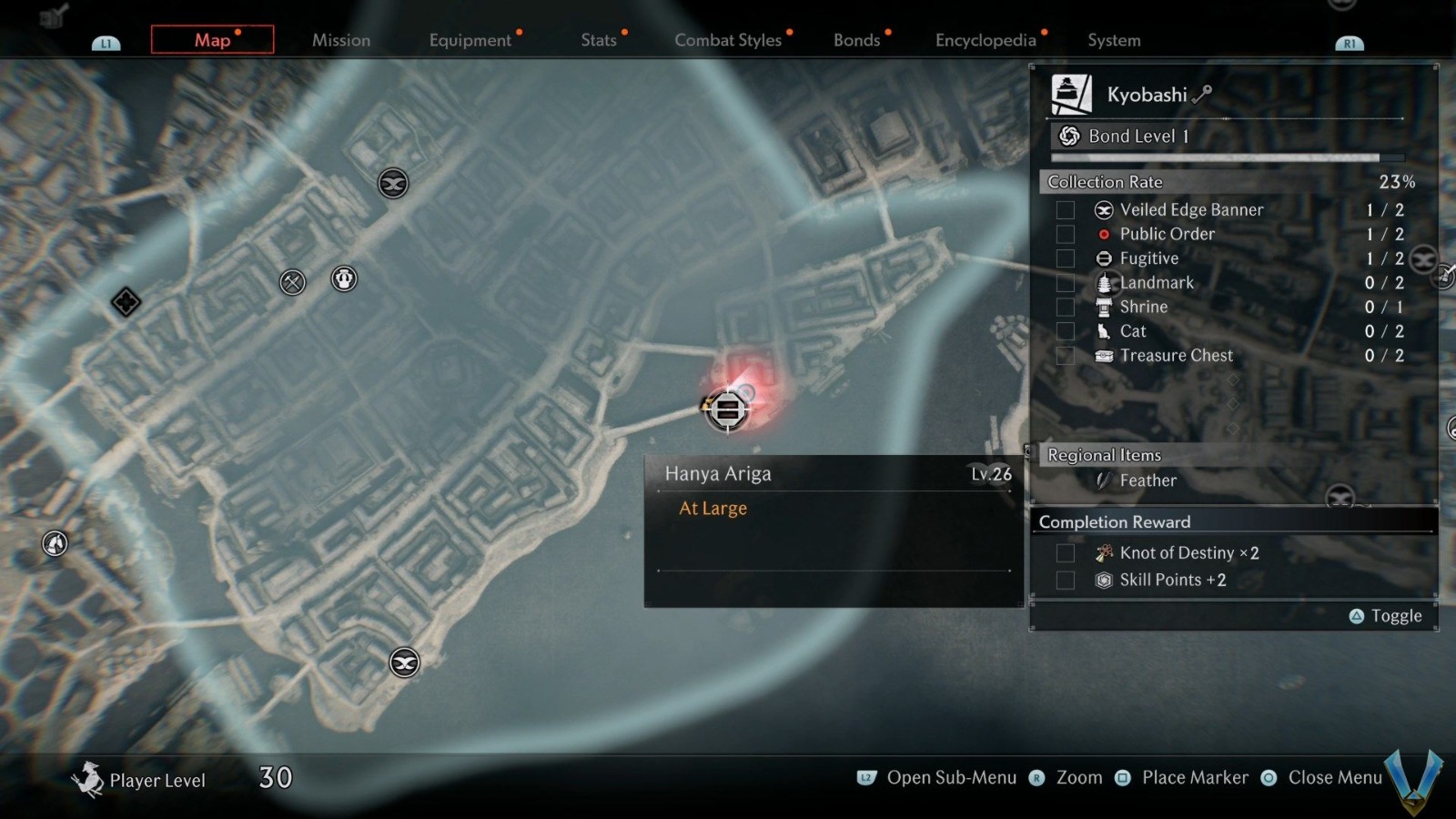
Task: Select the black diamond landmark icon on the map
Action: 126,303
